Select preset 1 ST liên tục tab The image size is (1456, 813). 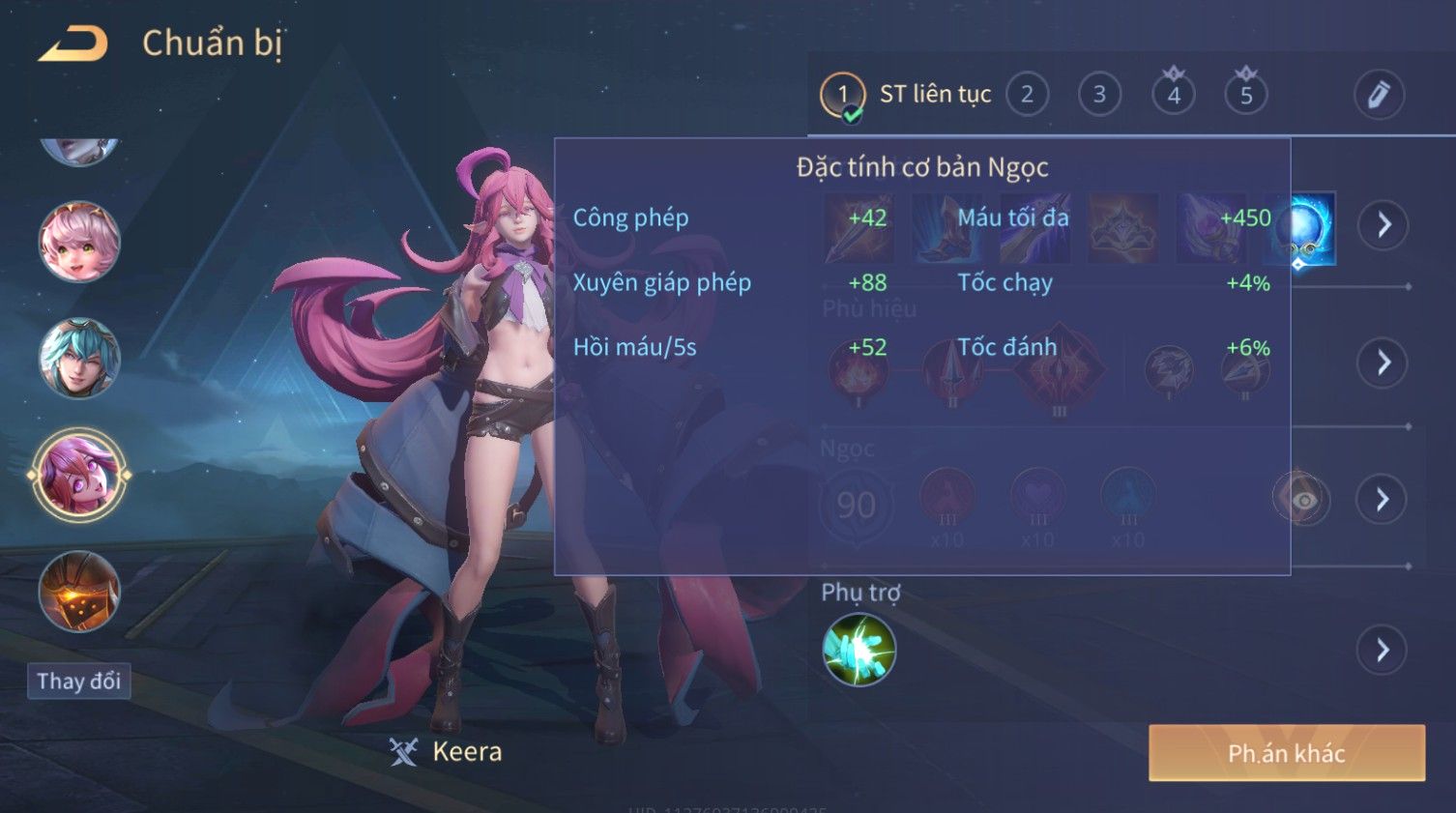[906, 95]
